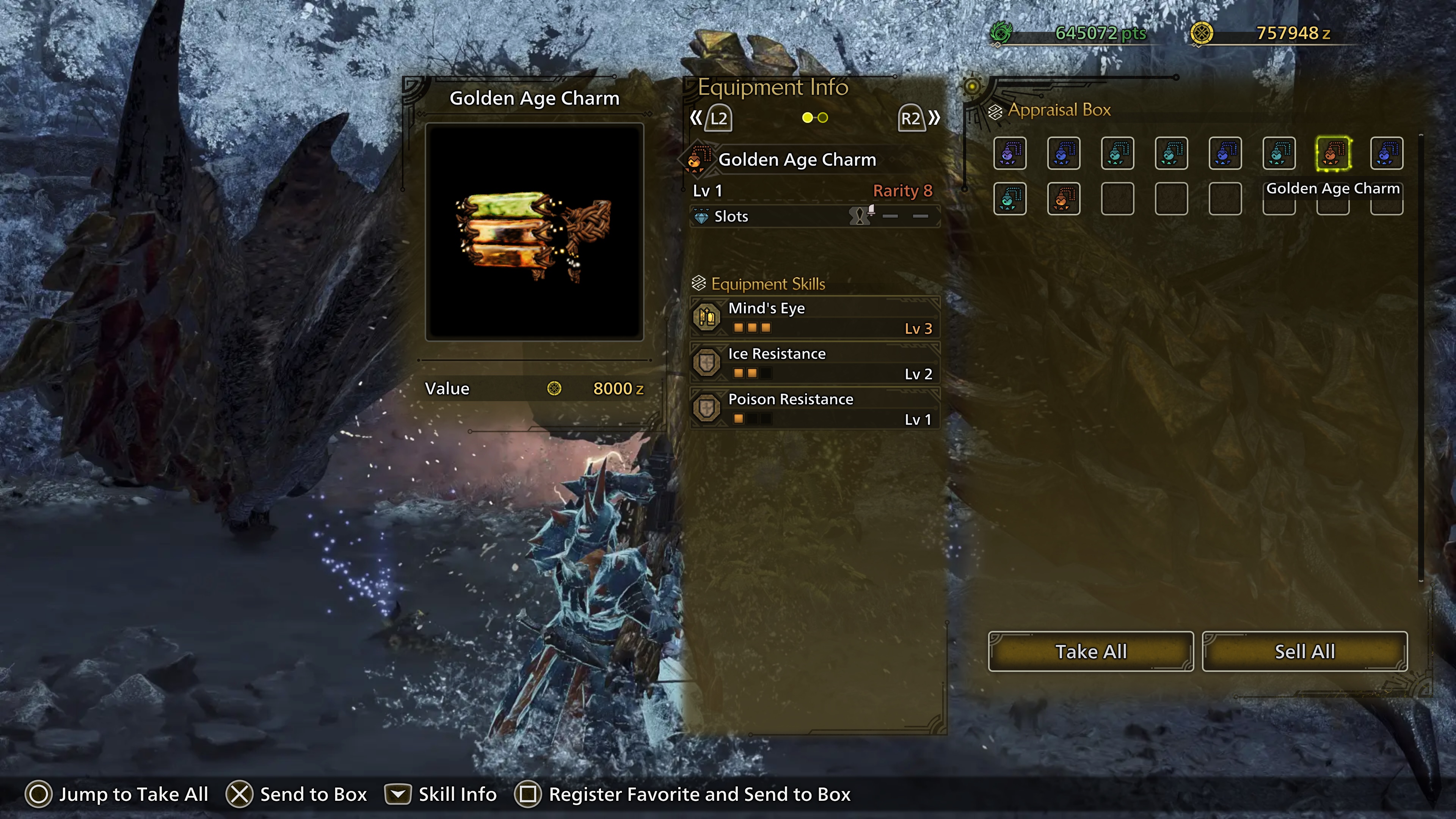Click the Golden Age Charm preview image
The image size is (1456, 819).
pyautogui.click(x=534, y=232)
